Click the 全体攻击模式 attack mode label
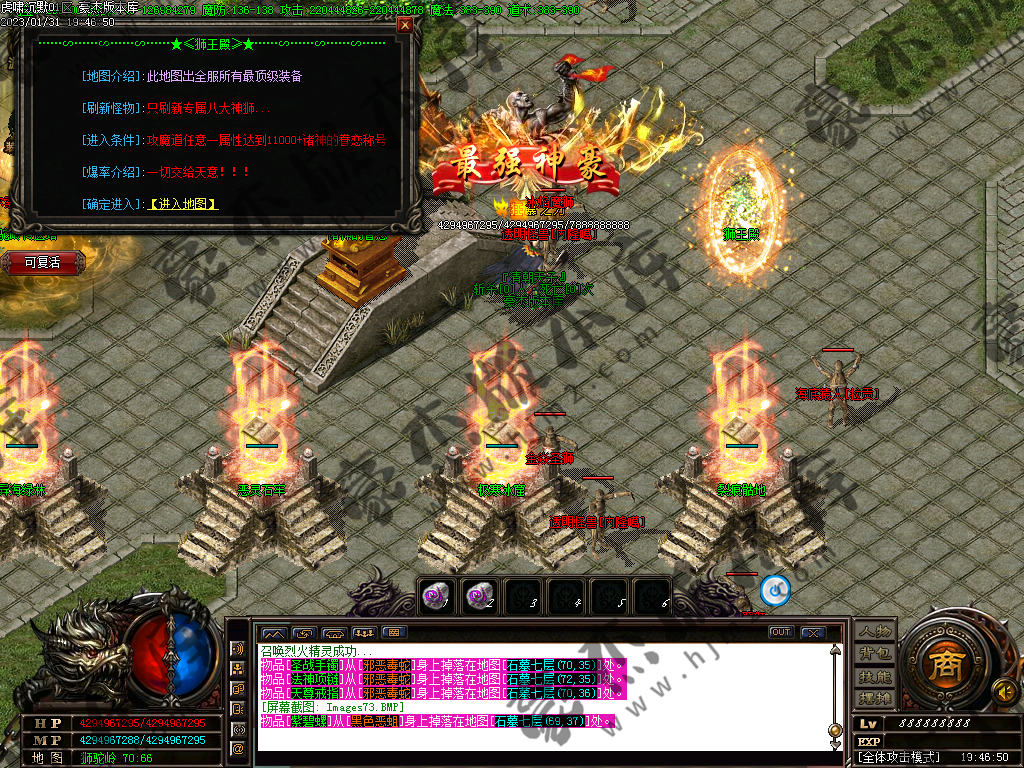 pyautogui.click(x=895, y=757)
